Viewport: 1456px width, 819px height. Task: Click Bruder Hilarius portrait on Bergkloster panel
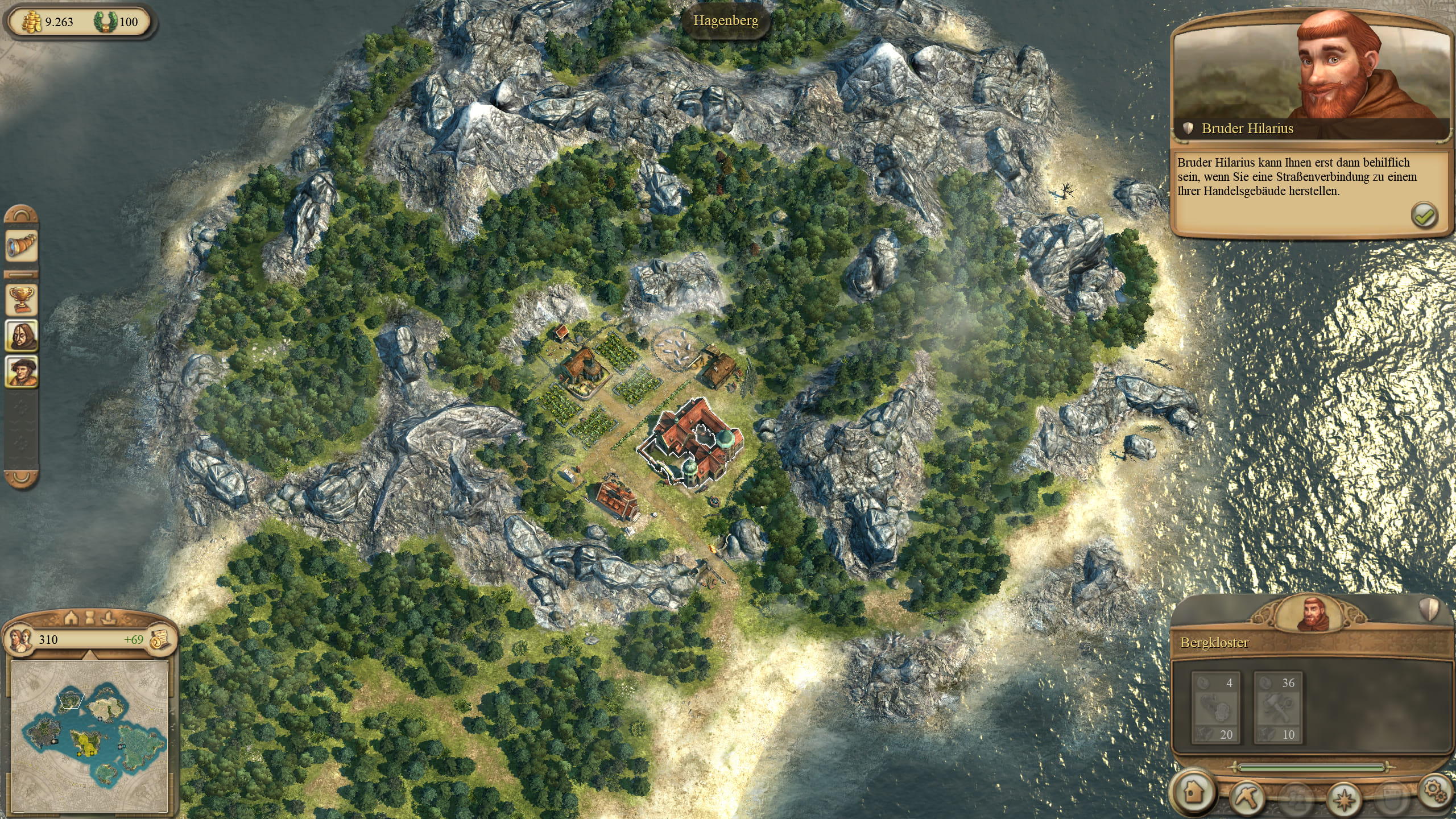(1312, 612)
